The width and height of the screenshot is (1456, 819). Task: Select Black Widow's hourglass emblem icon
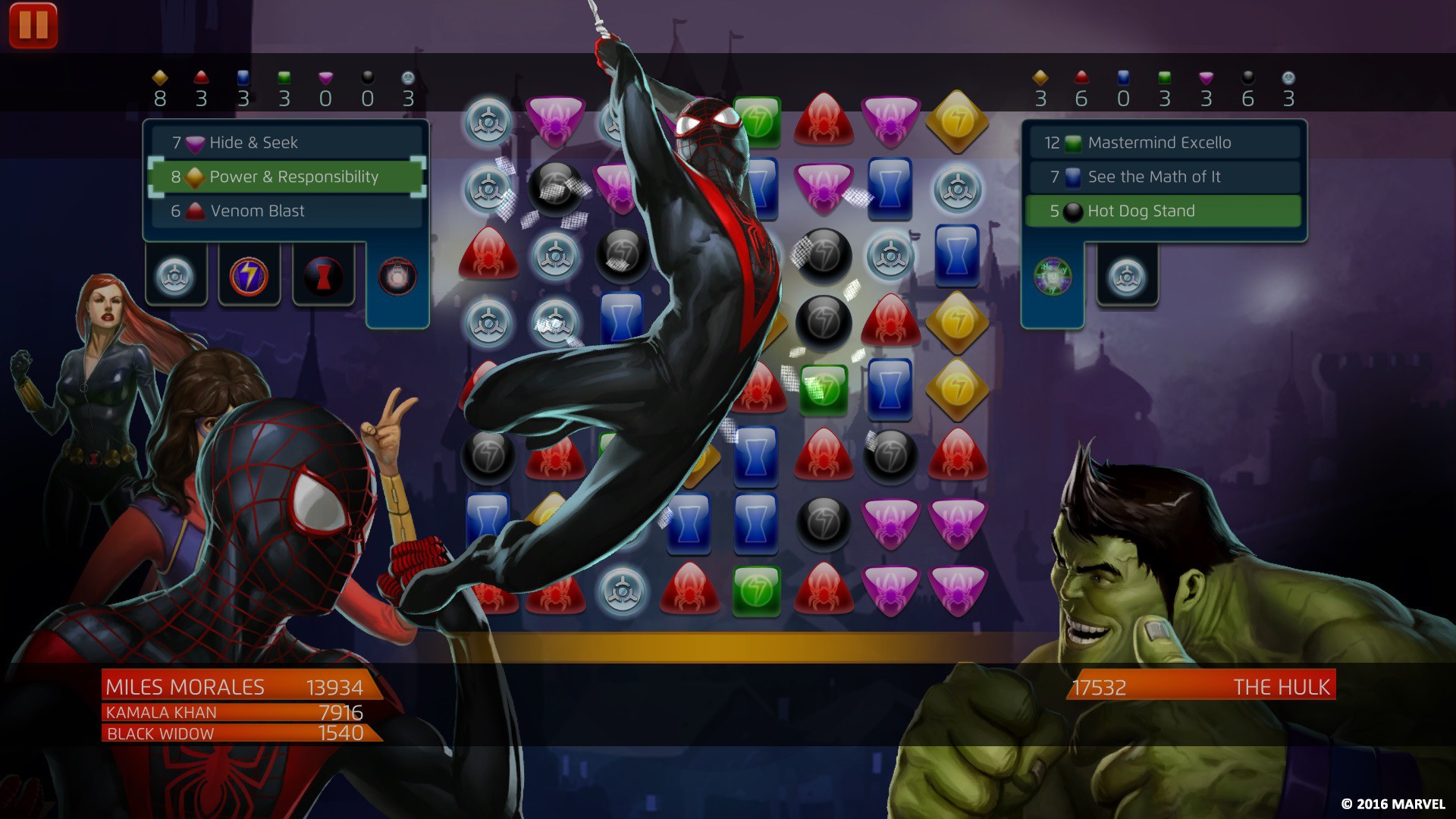coord(322,275)
